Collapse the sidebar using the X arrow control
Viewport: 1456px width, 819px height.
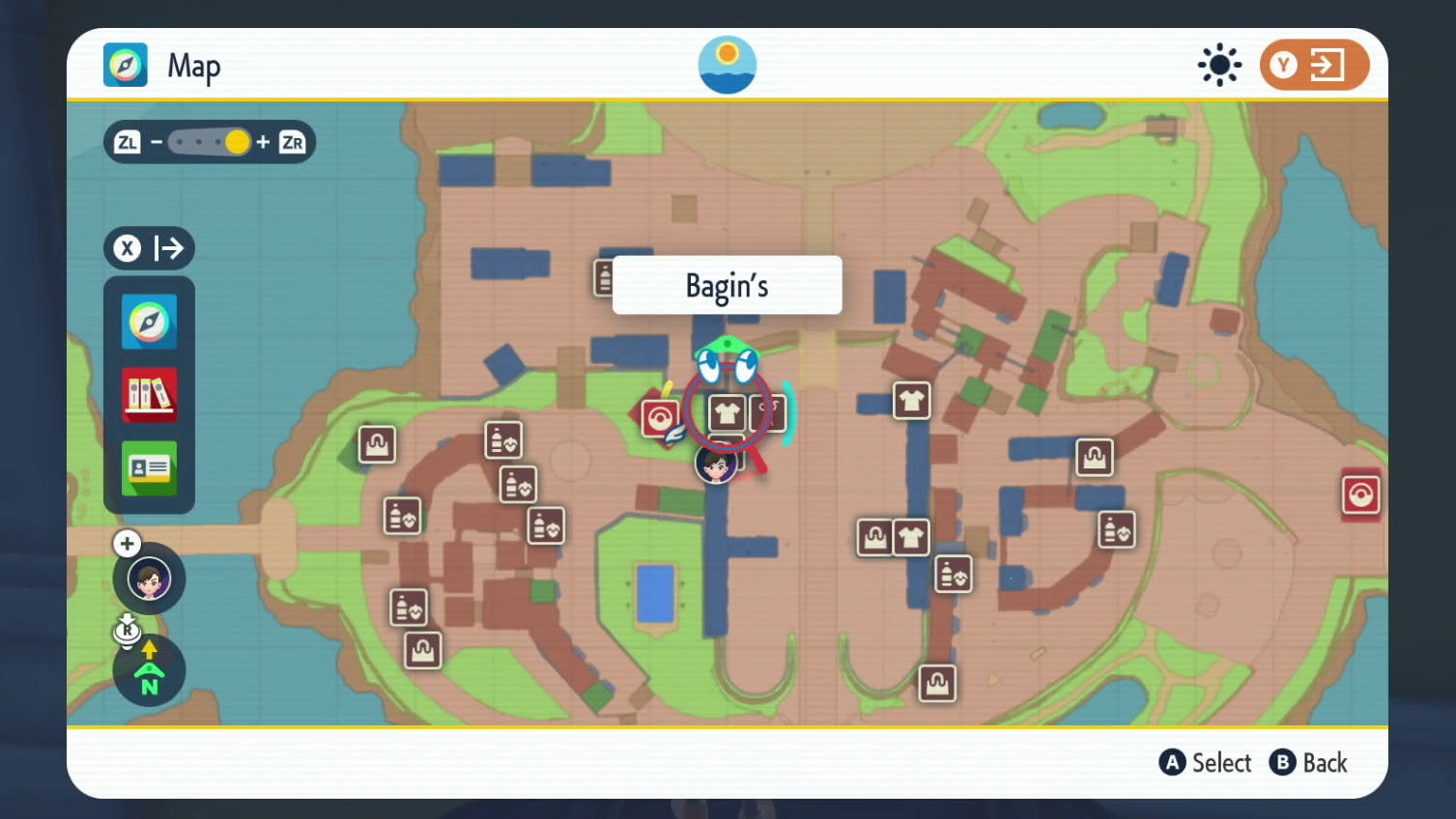[x=149, y=248]
